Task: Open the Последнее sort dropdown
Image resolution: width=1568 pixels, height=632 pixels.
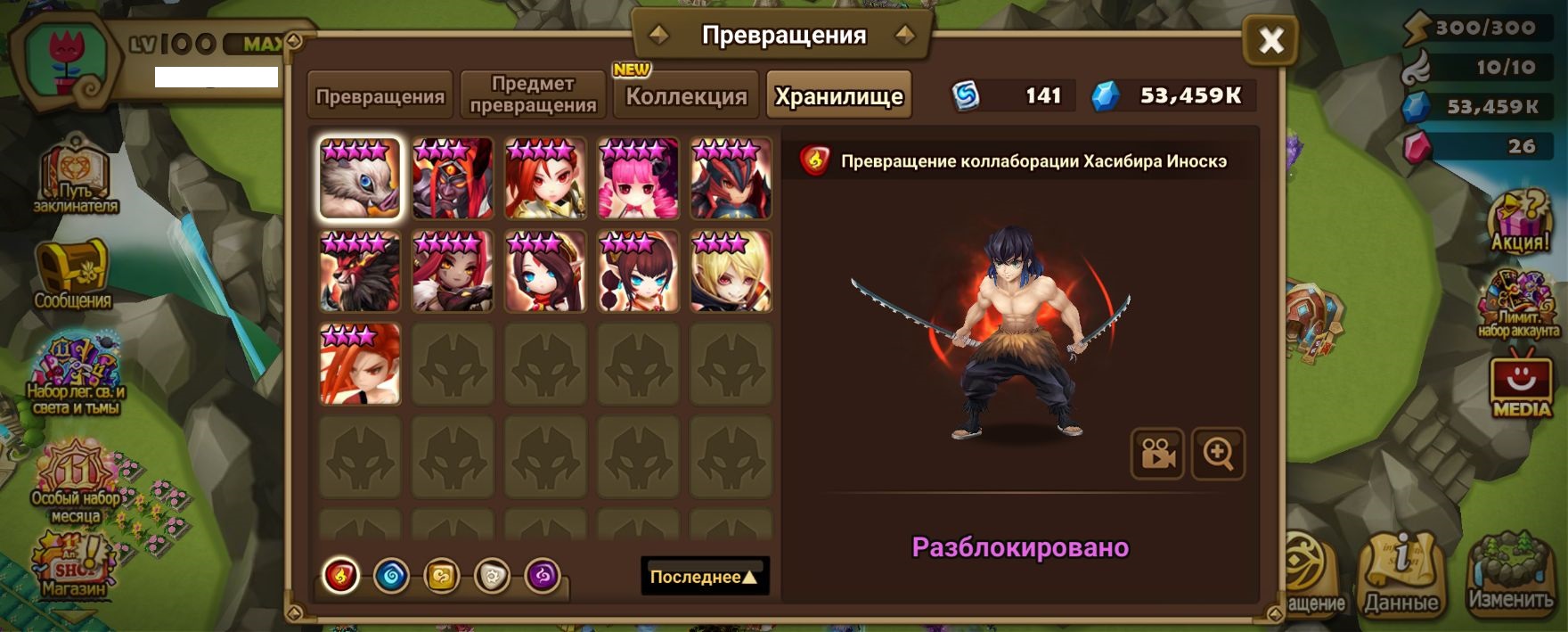Action: click(x=704, y=577)
